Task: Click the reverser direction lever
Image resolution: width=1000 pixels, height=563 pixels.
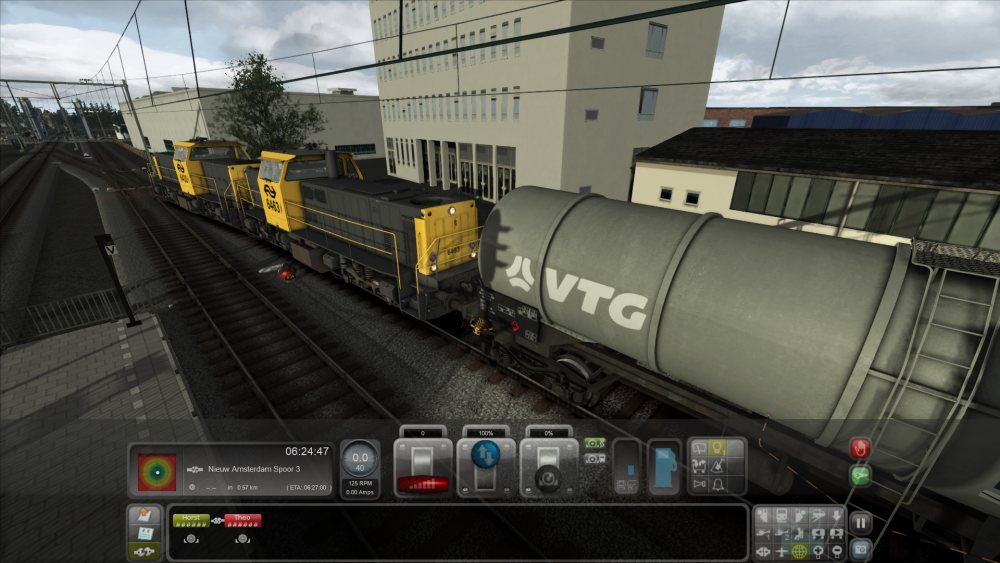Action: coord(486,466)
